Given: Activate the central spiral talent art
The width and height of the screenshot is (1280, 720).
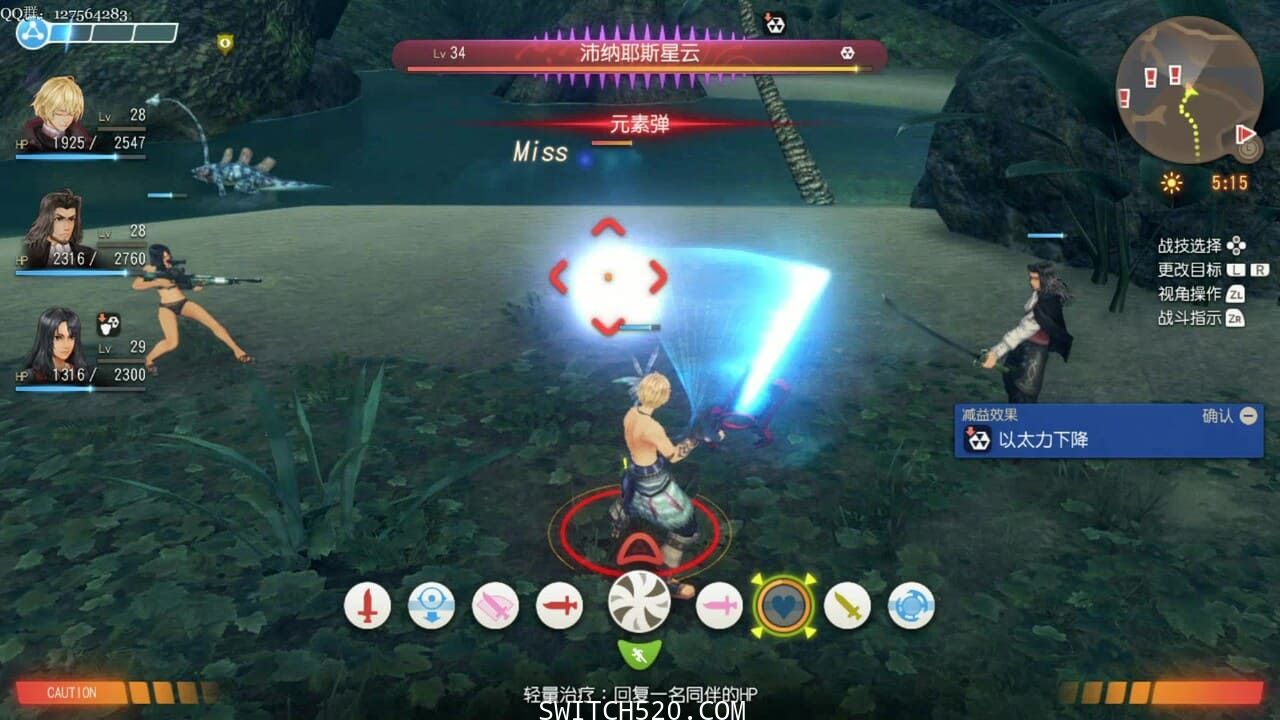Looking at the screenshot, I should [x=639, y=602].
